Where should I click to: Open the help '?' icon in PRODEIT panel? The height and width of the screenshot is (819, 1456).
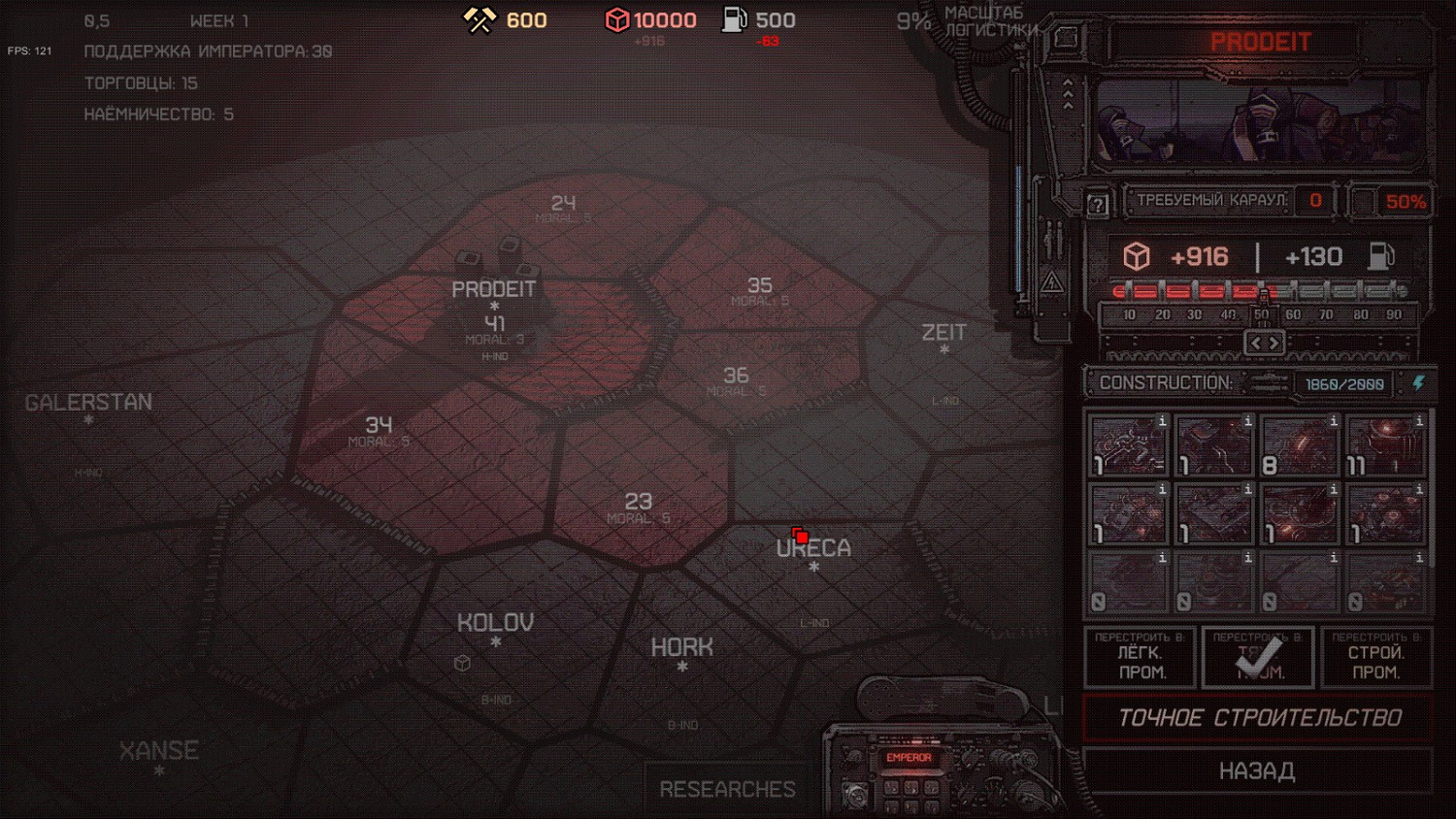(1098, 204)
